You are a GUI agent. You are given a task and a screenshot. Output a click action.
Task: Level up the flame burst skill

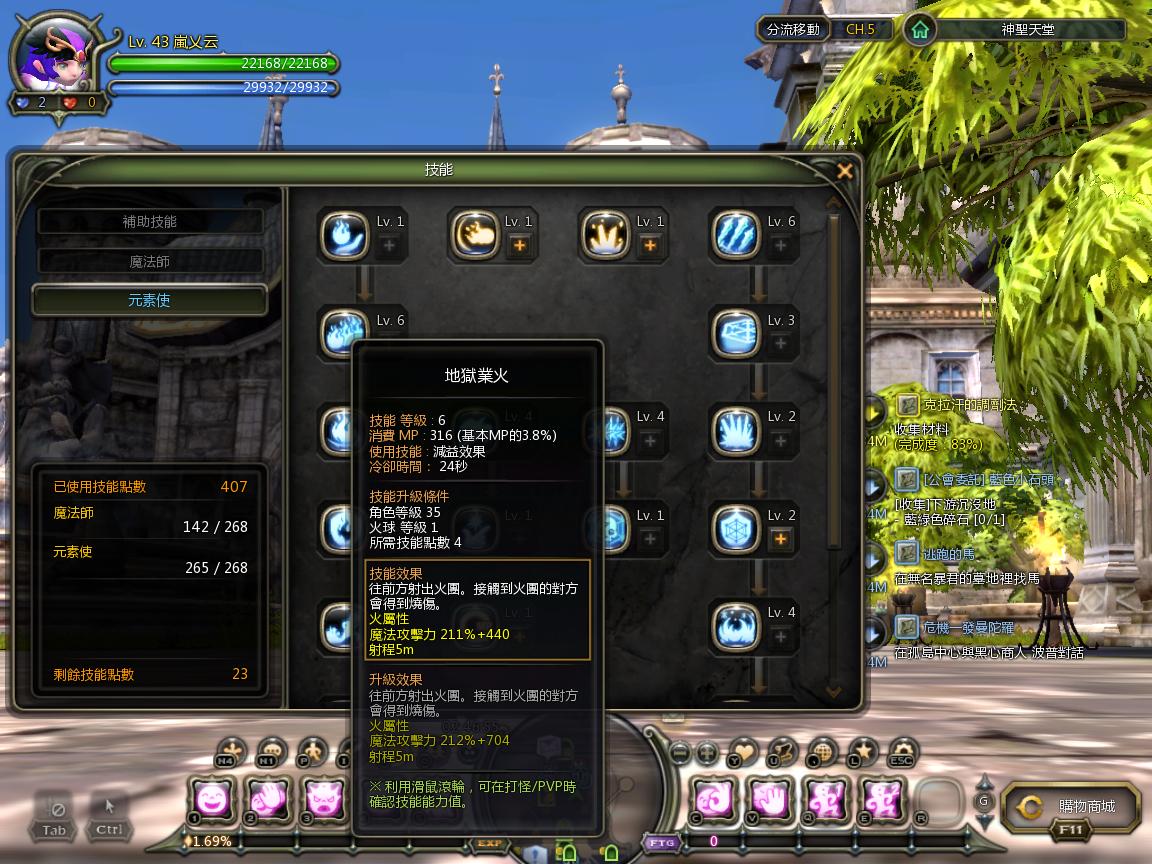[650, 246]
